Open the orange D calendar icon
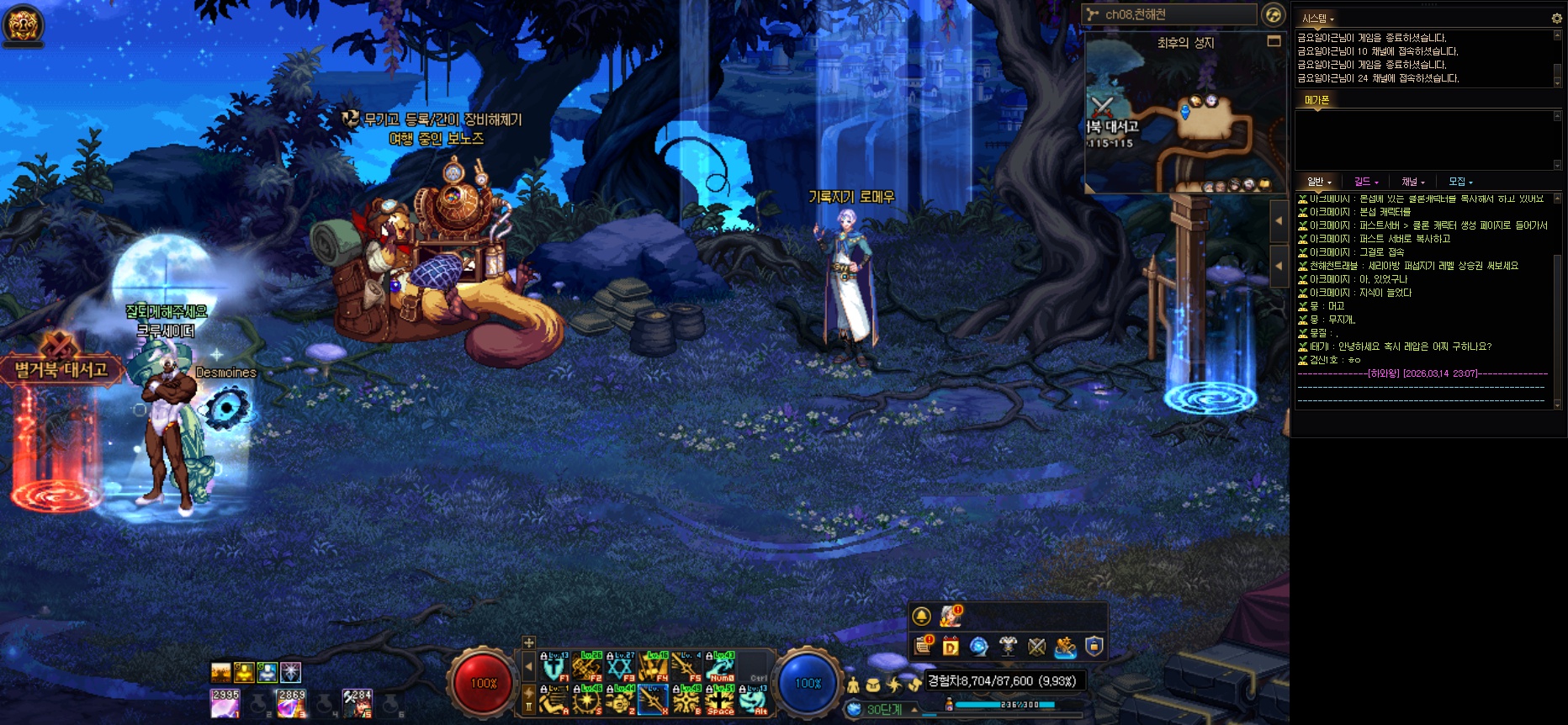The image size is (1568, 725). click(951, 646)
